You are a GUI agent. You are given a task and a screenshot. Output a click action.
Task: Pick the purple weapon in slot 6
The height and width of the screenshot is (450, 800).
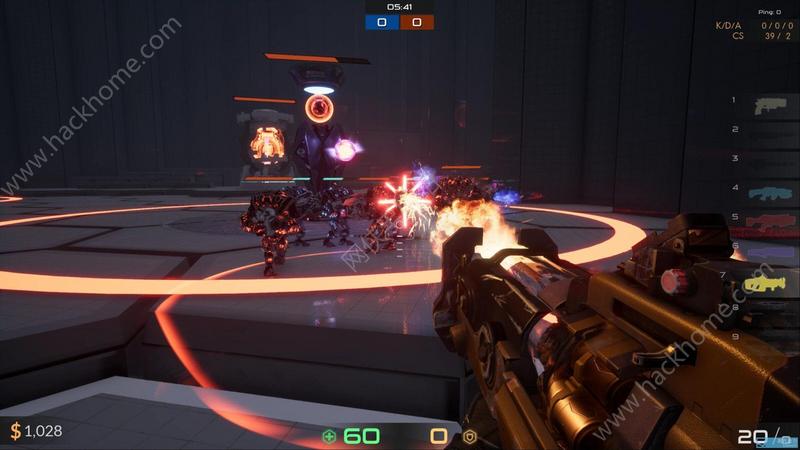[x=770, y=250]
